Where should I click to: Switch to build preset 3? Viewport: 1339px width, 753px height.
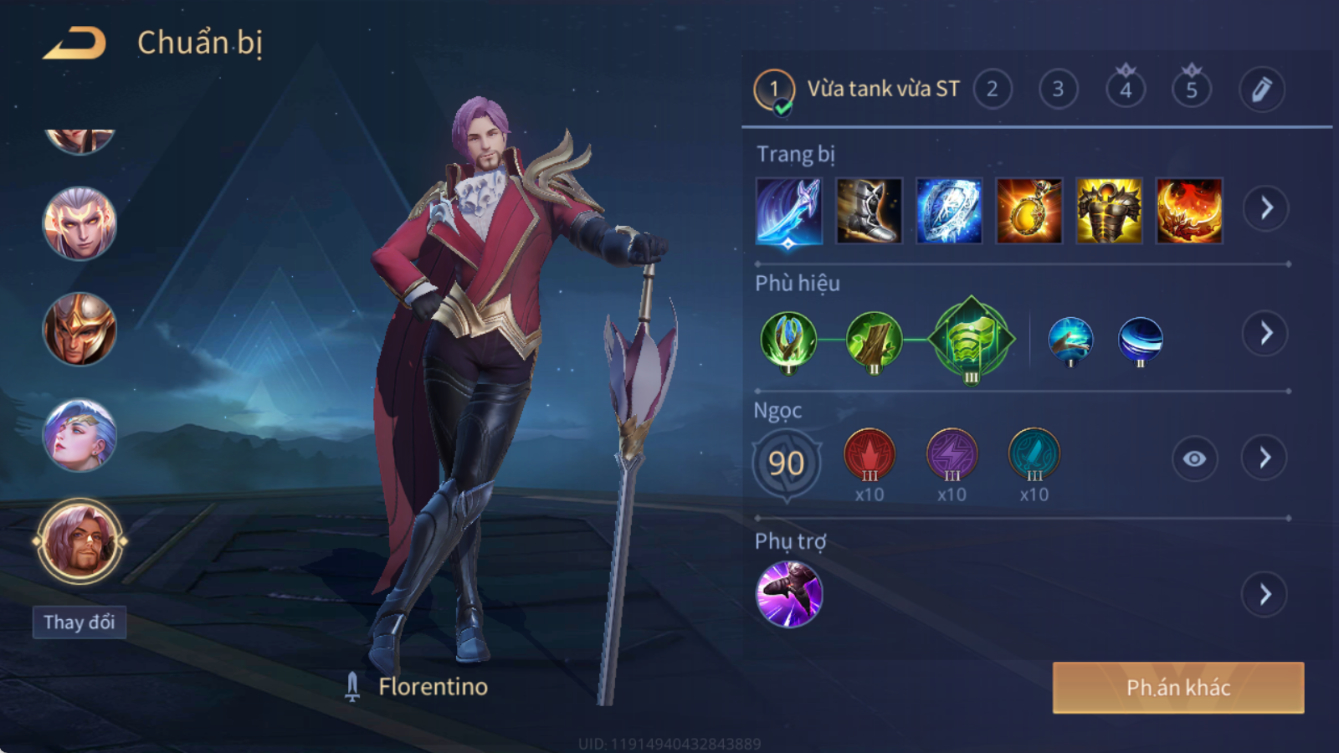pyautogui.click(x=1058, y=90)
